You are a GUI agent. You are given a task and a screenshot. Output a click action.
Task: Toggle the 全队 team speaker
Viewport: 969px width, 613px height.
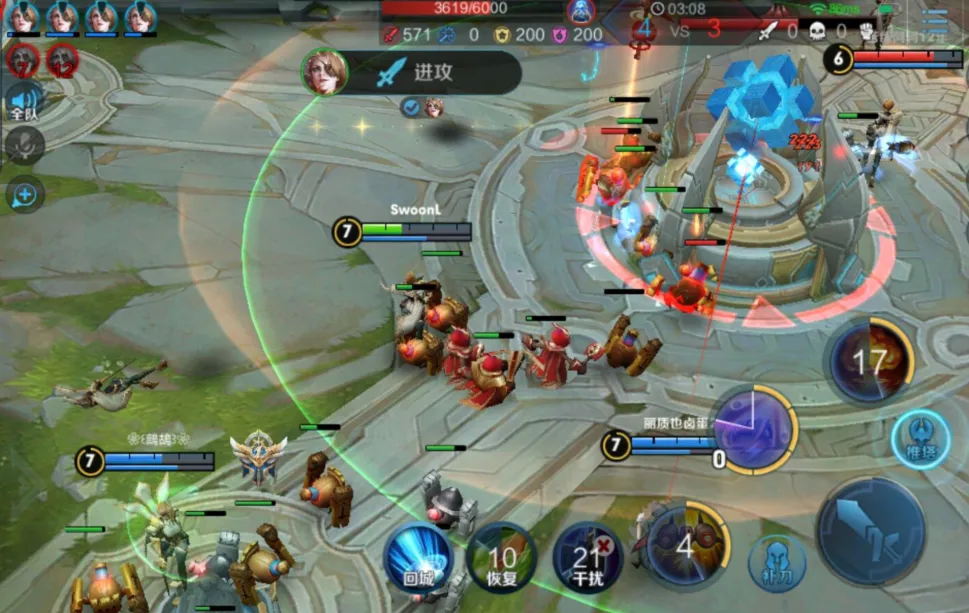[24, 101]
